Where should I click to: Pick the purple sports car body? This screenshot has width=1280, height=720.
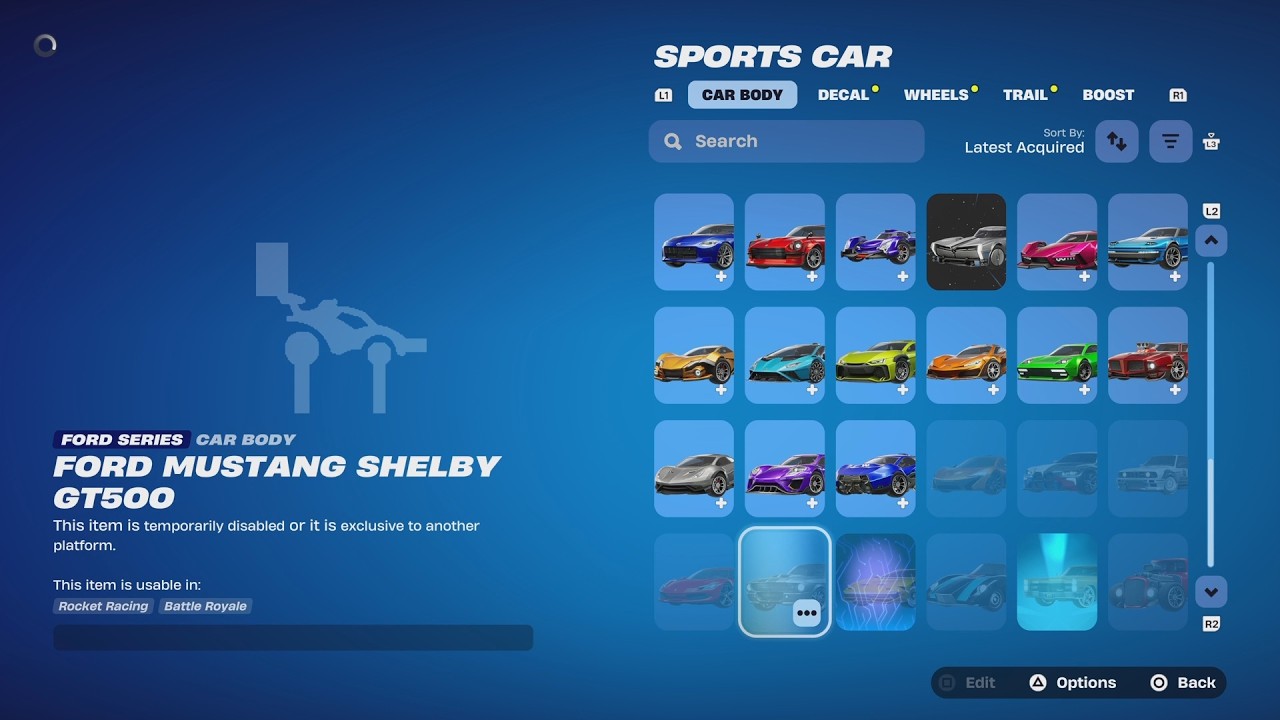click(785, 468)
